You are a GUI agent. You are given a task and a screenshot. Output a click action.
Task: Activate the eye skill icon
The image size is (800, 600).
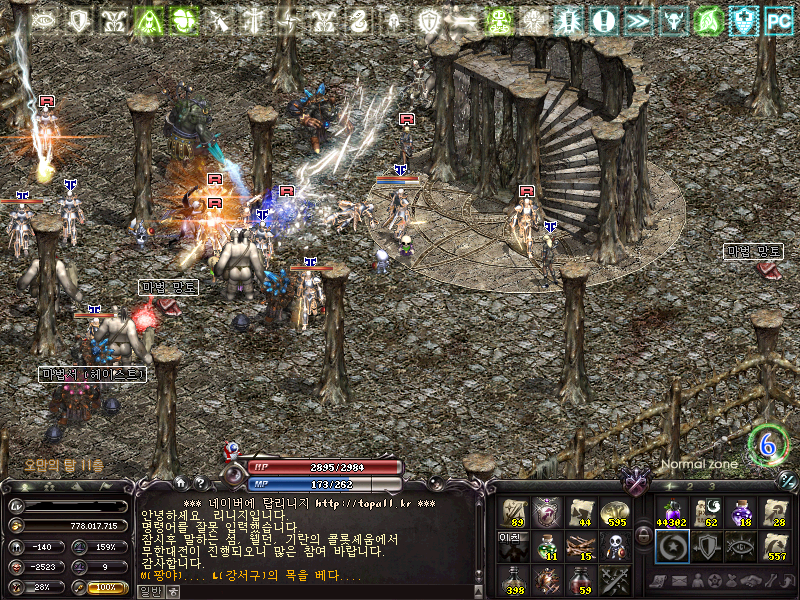click(x=740, y=546)
